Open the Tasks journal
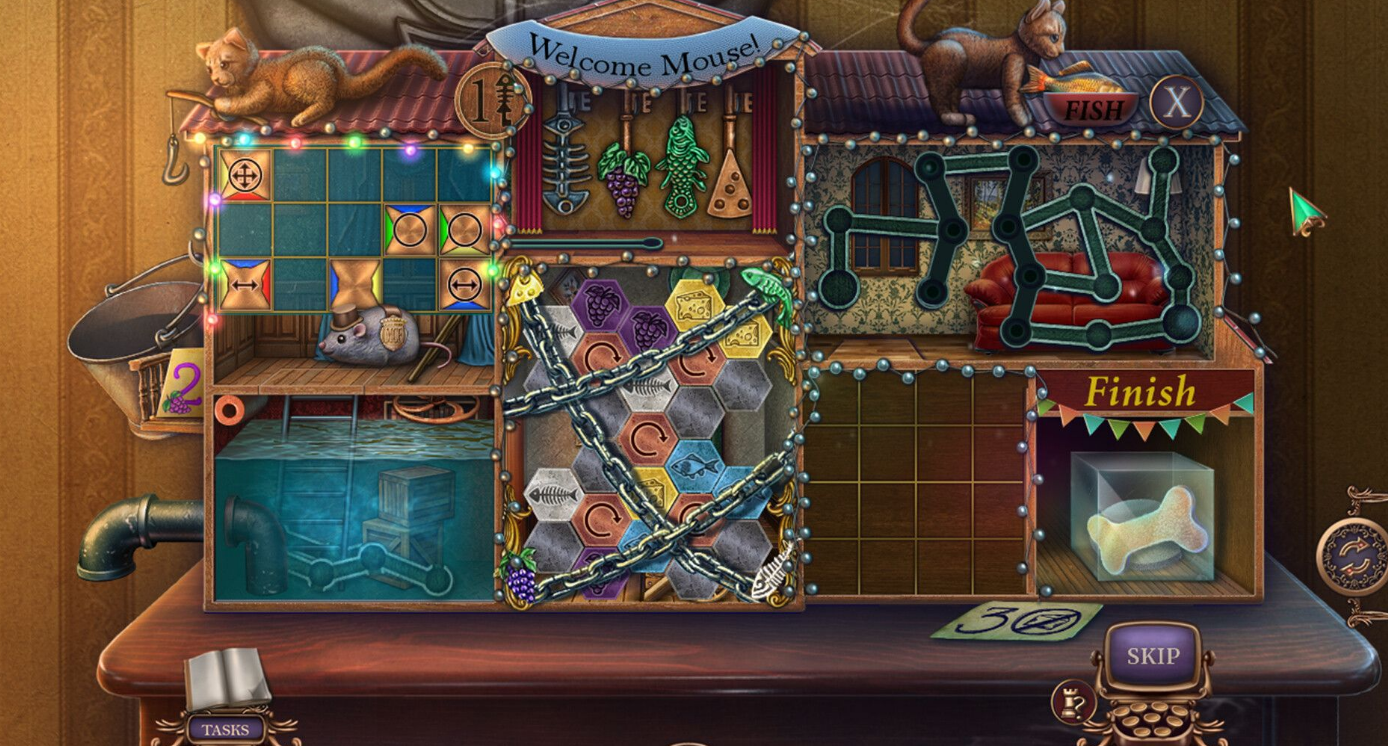The image size is (1388, 746). click(x=226, y=729)
